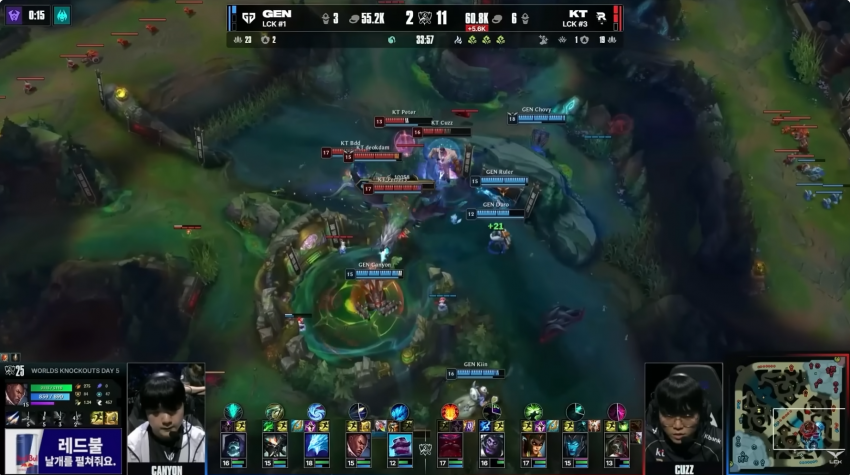Click the Worlds 25 logo
Viewport: 850px width, 475px height.
[15, 371]
